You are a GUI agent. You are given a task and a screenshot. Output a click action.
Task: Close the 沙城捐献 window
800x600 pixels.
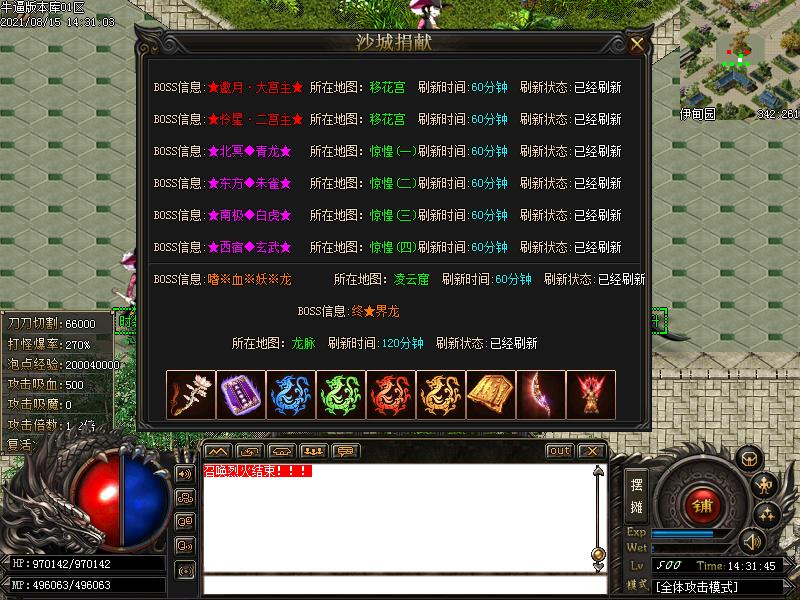coord(637,44)
